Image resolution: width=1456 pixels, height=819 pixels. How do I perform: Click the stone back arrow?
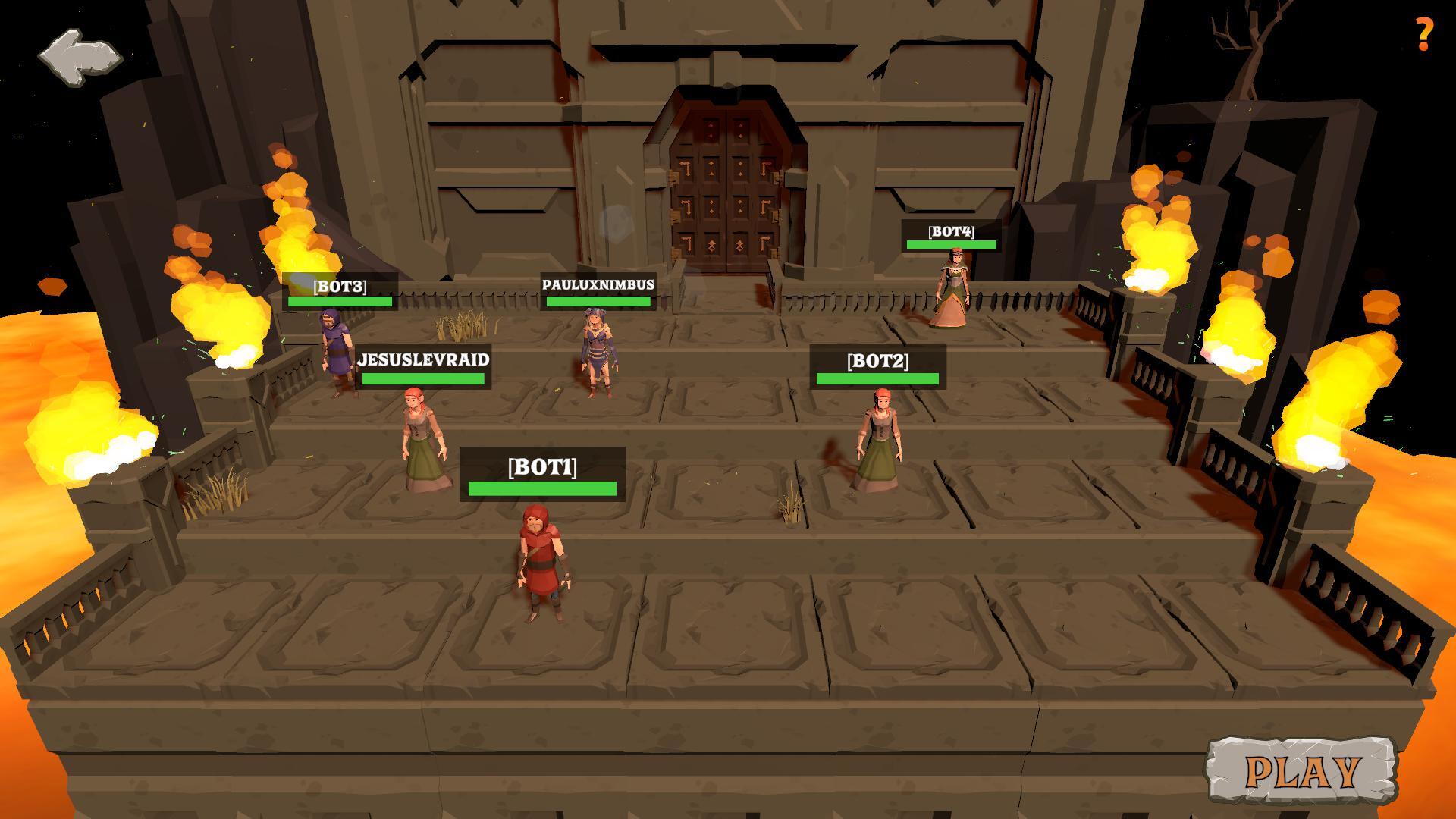point(80,57)
